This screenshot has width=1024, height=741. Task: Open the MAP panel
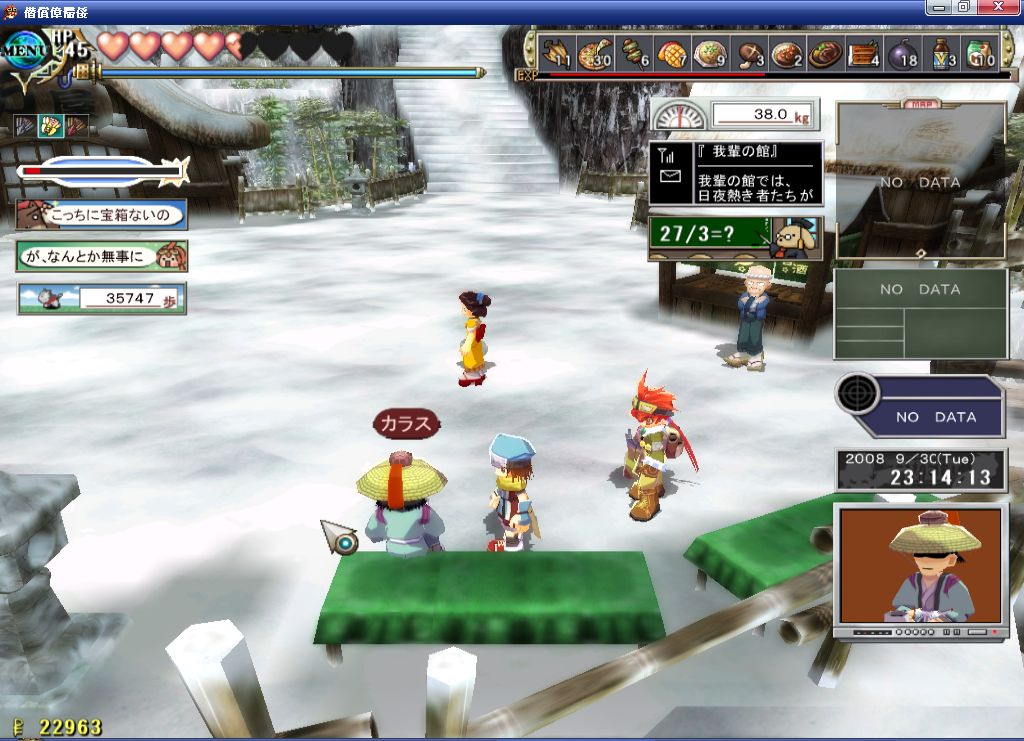[920, 182]
